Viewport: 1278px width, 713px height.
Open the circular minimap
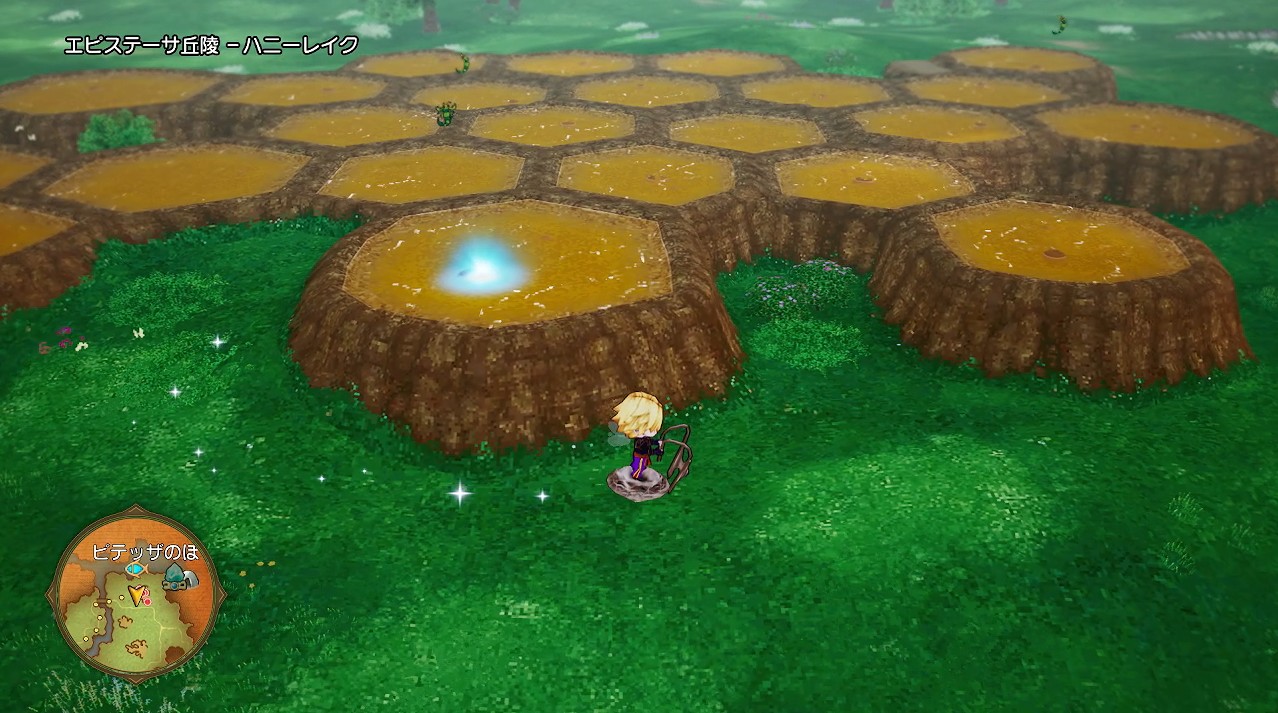(x=135, y=597)
